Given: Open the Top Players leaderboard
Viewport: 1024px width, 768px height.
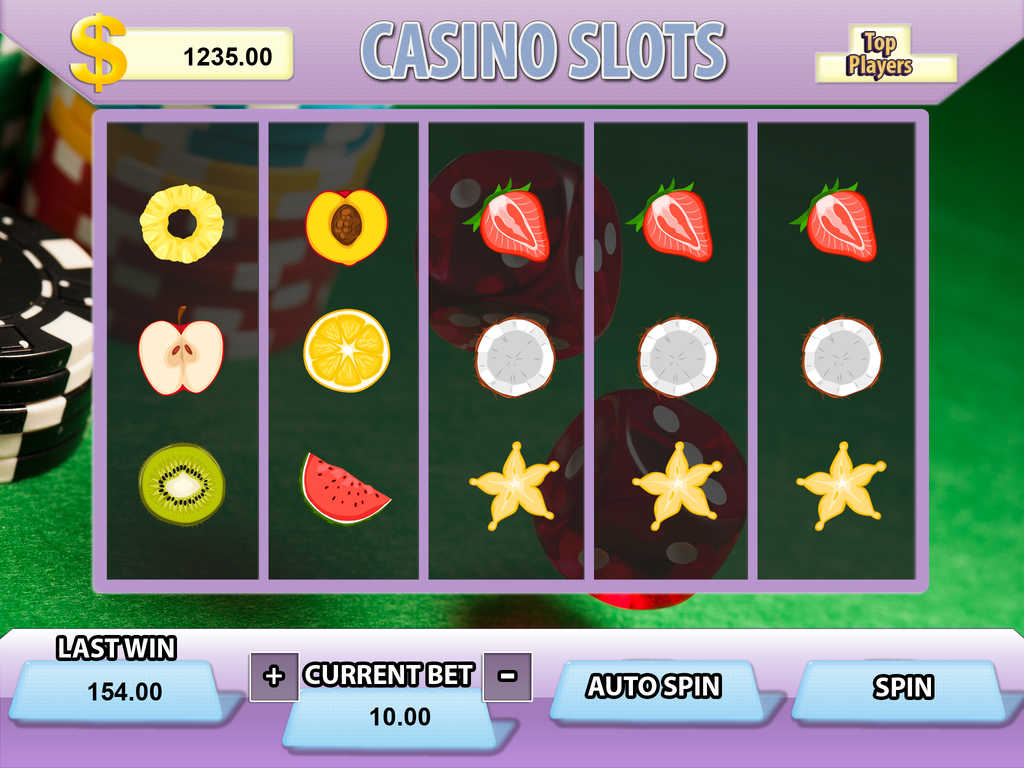Looking at the screenshot, I should 880,55.
